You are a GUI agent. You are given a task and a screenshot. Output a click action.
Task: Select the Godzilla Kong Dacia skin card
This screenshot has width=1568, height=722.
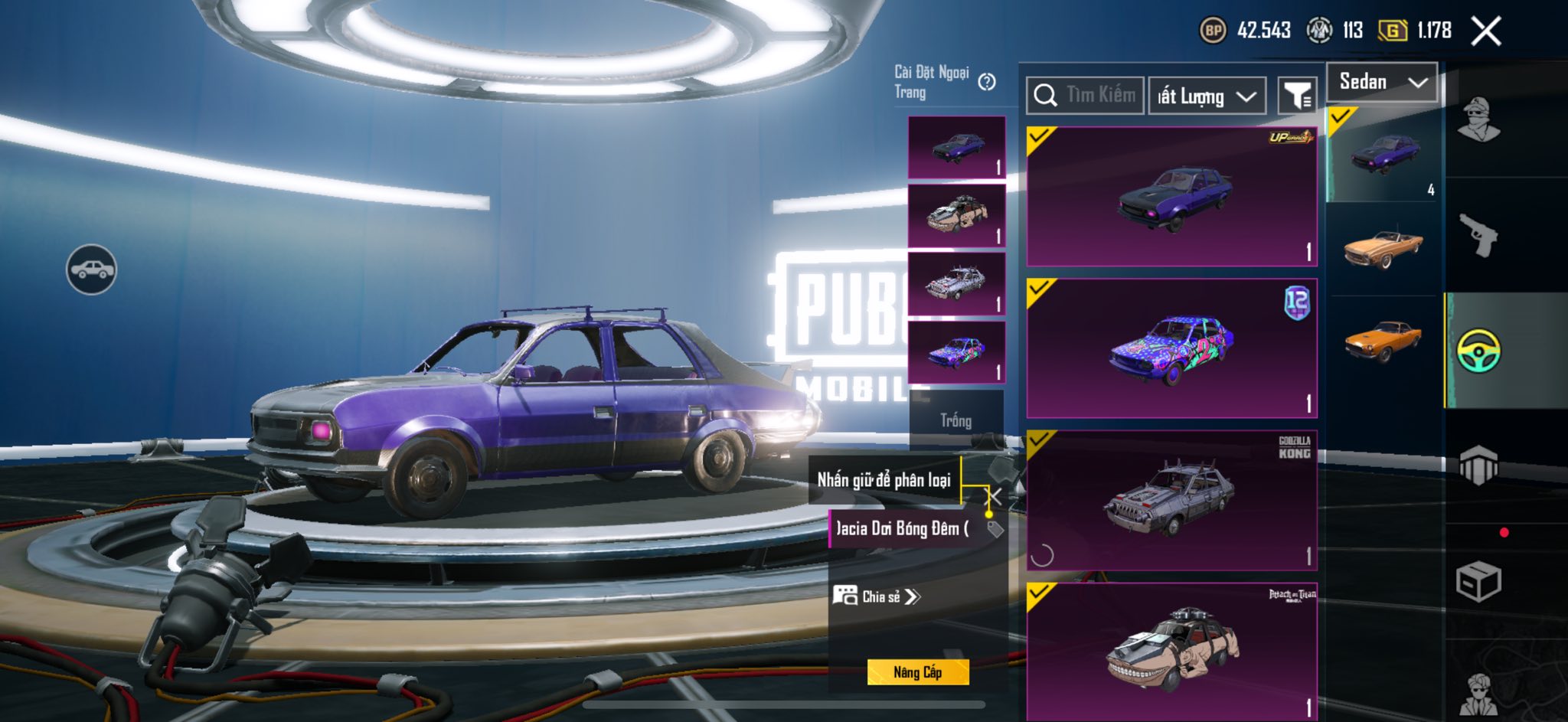pos(1171,500)
